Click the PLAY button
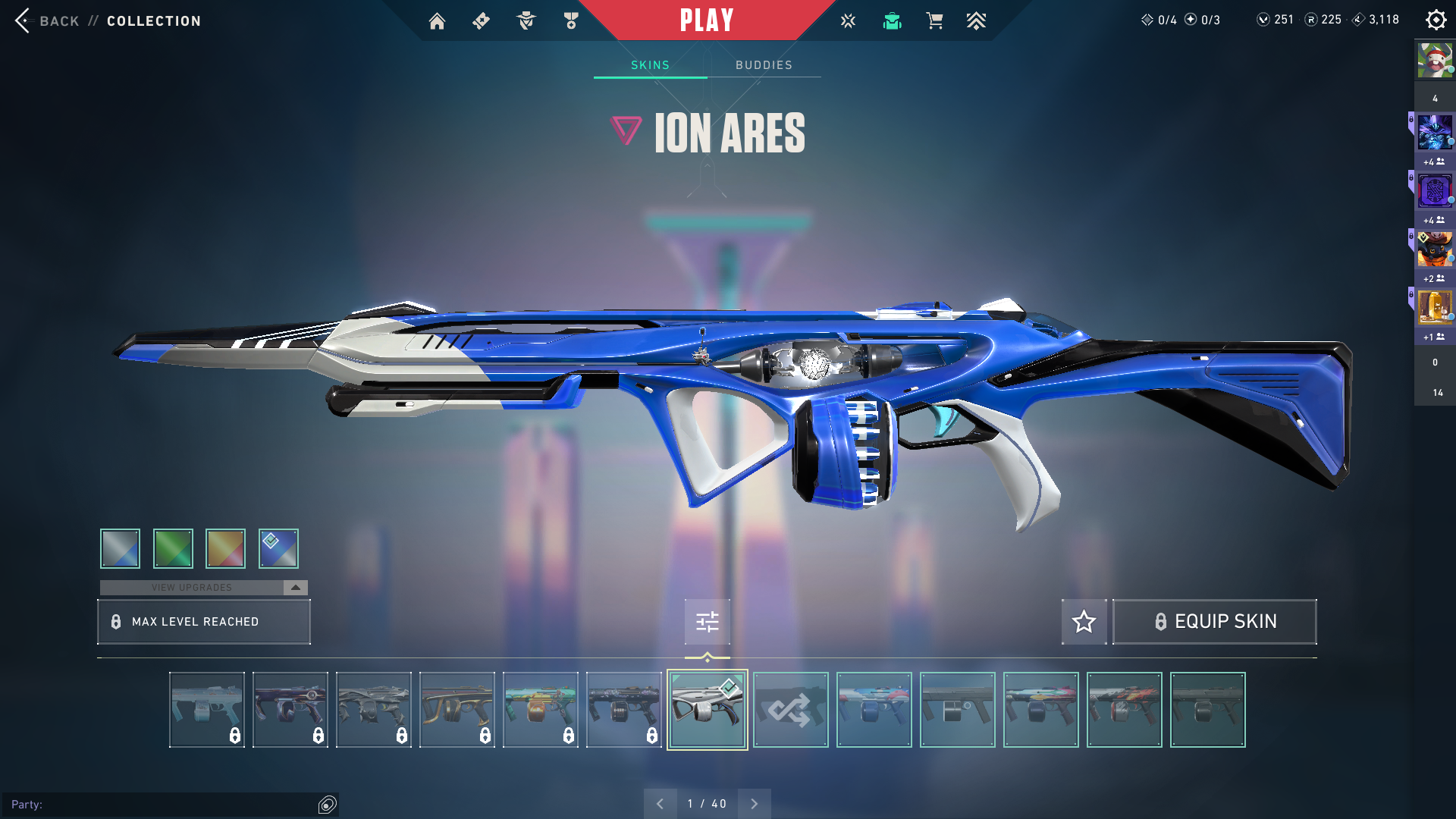 (x=706, y=20)
